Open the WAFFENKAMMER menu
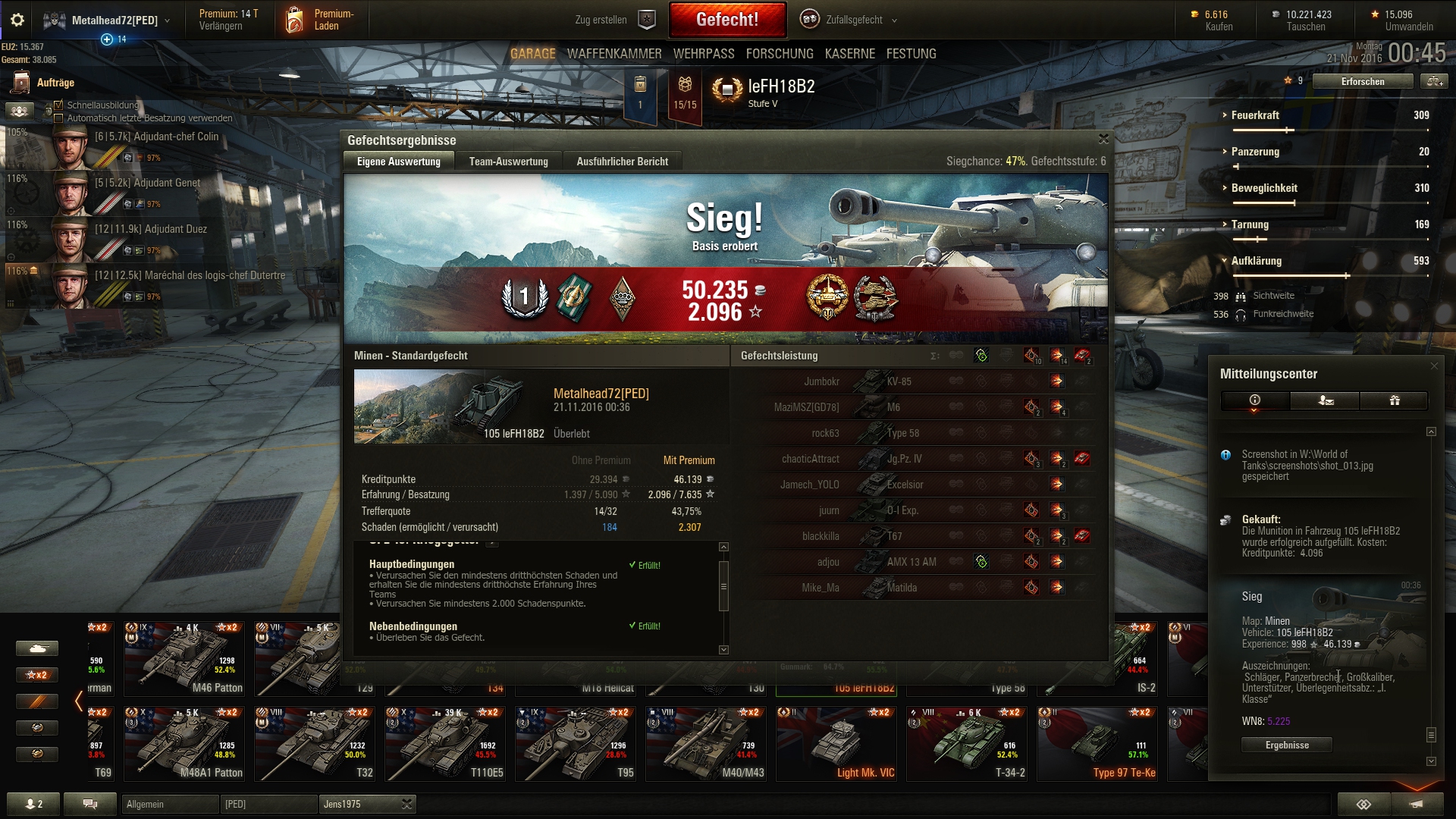Screen dimensions: 1456x819 click(x=613, y=54)
